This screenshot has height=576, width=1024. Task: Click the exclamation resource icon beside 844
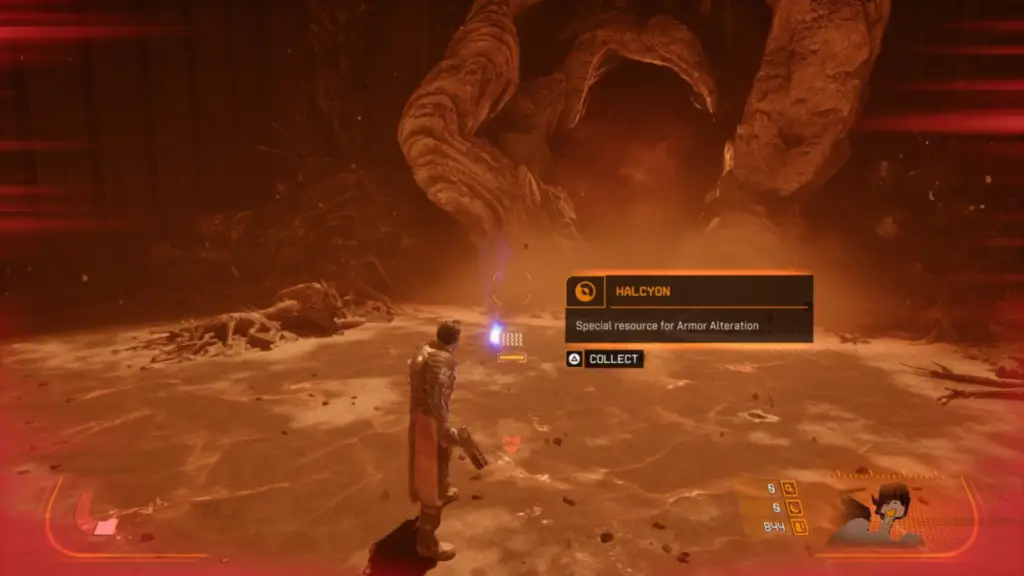tap(799, 526)
